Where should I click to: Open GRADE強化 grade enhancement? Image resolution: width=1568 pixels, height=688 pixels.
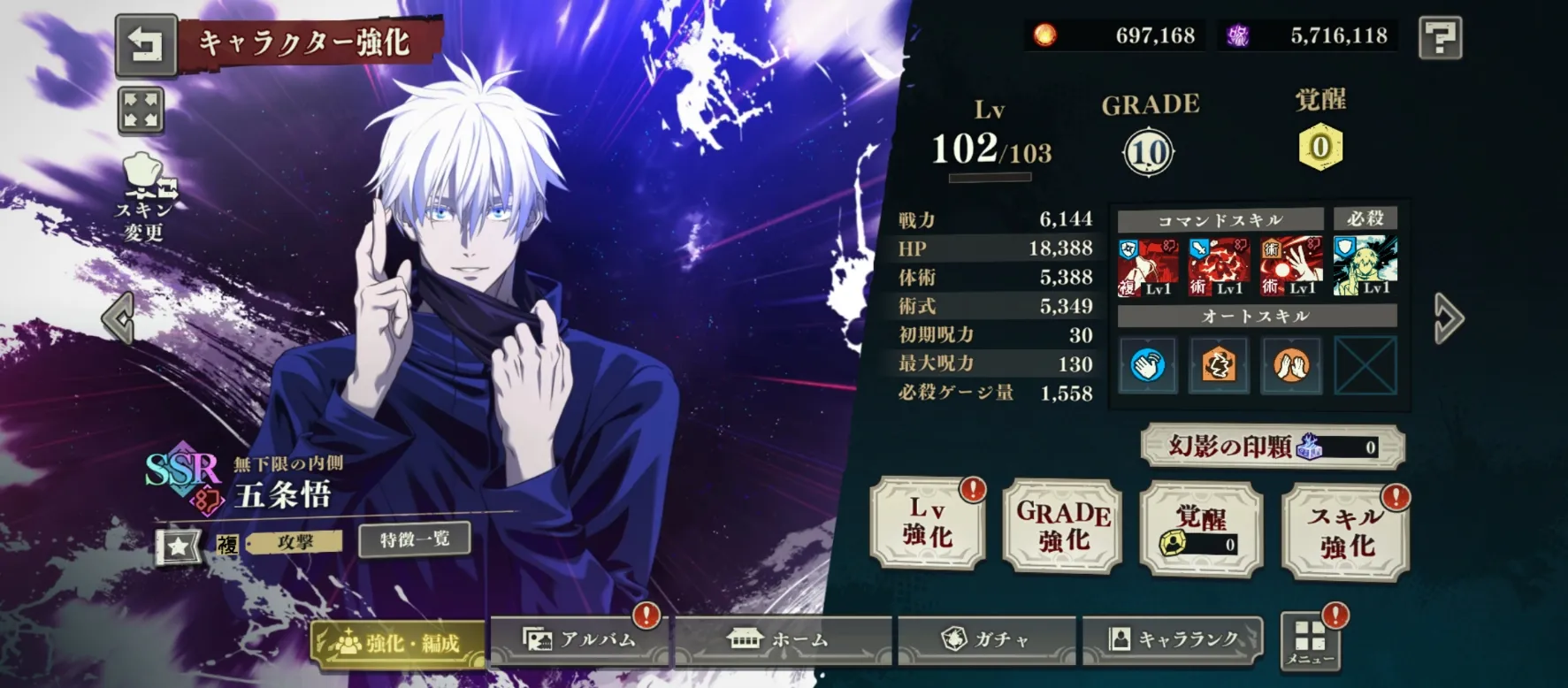point(1062,525)
